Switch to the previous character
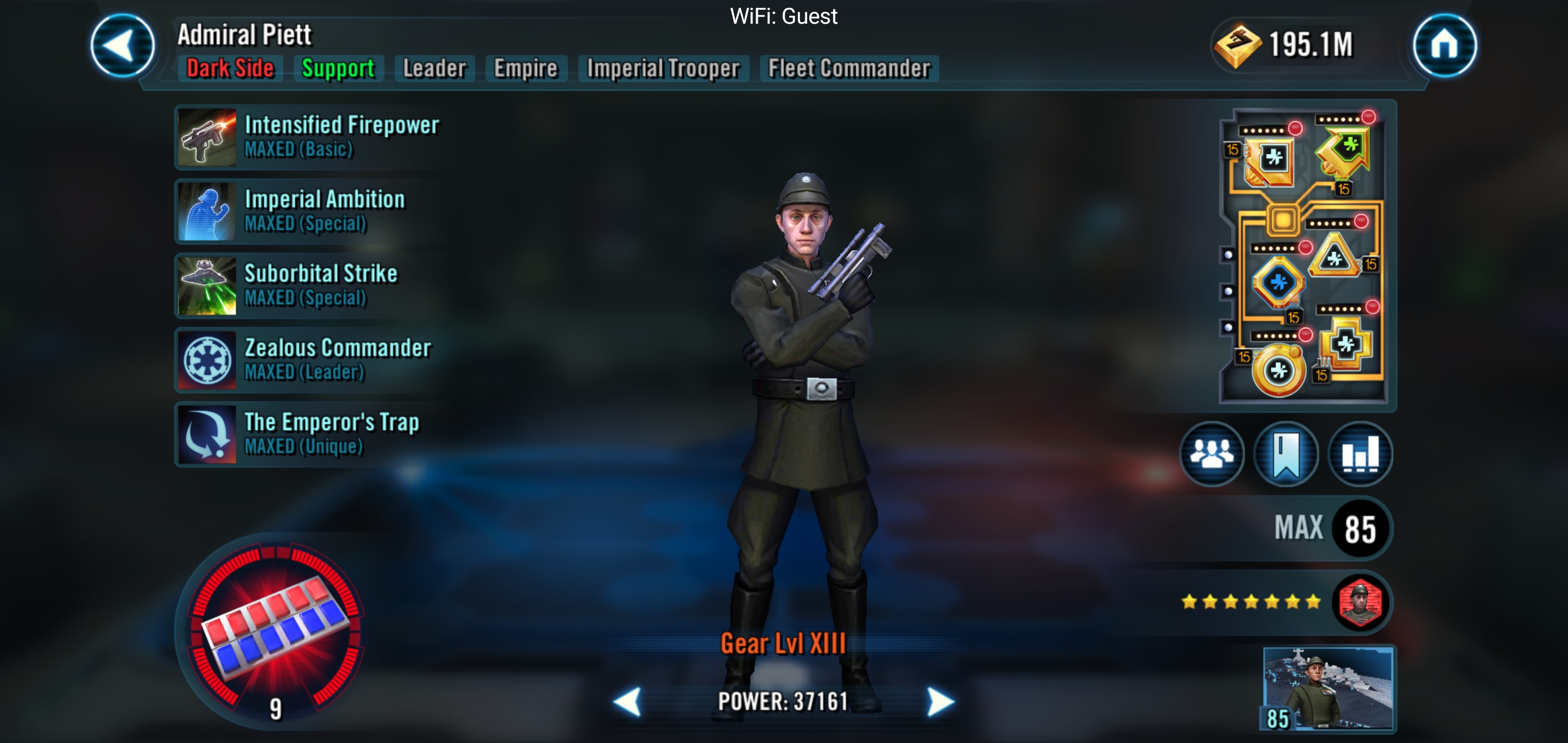The height and width of the screenshot is (743, 1568). click(x=628, y=702)
